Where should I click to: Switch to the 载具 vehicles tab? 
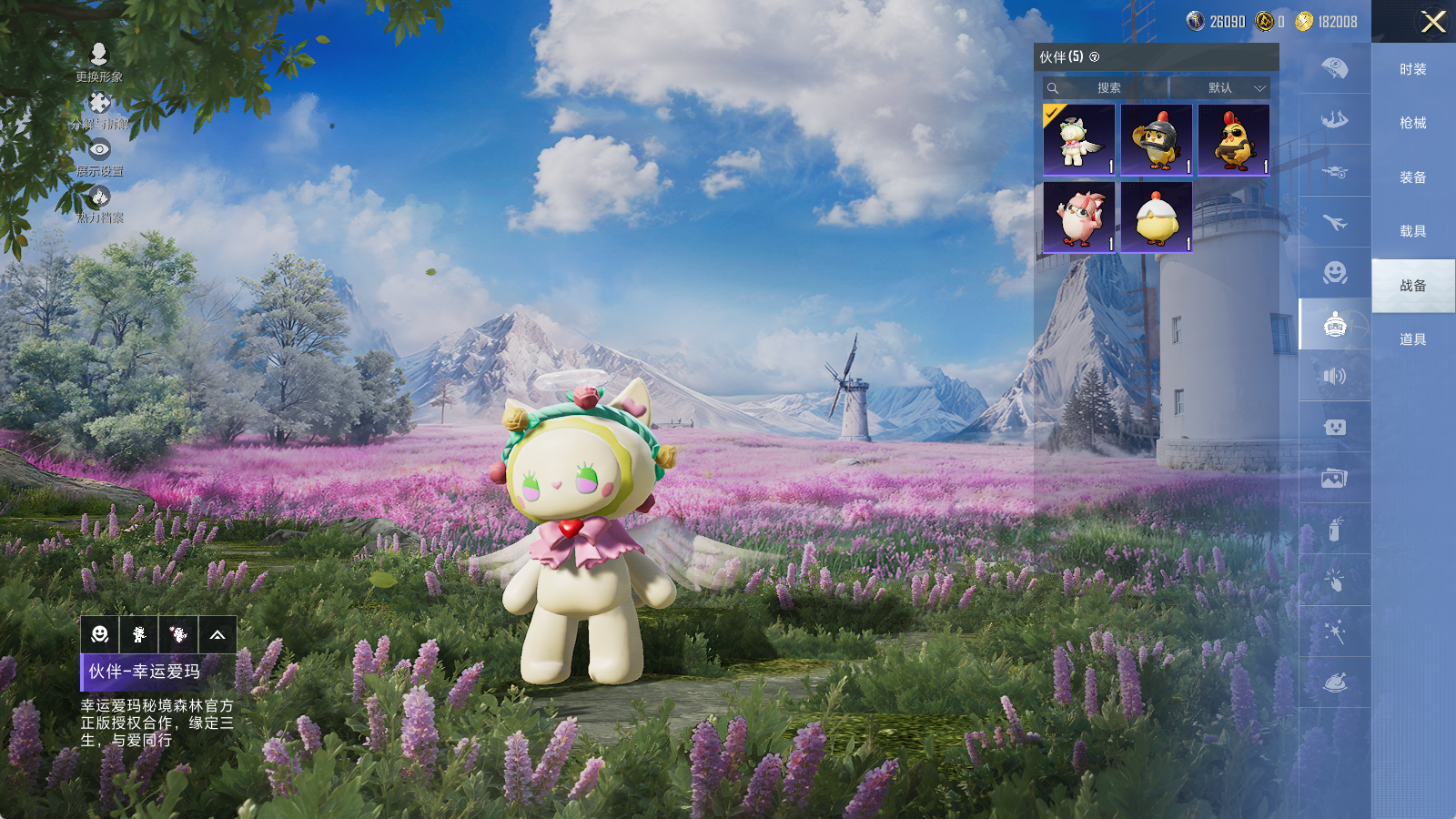pyautogui.click(x=1412, y=231)
